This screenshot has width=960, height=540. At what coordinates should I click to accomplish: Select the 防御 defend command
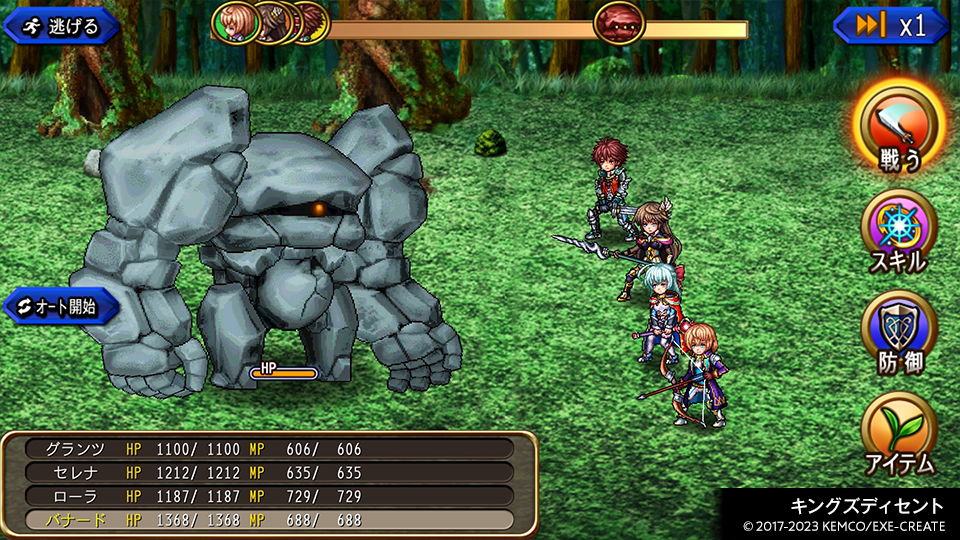[898, 333]
